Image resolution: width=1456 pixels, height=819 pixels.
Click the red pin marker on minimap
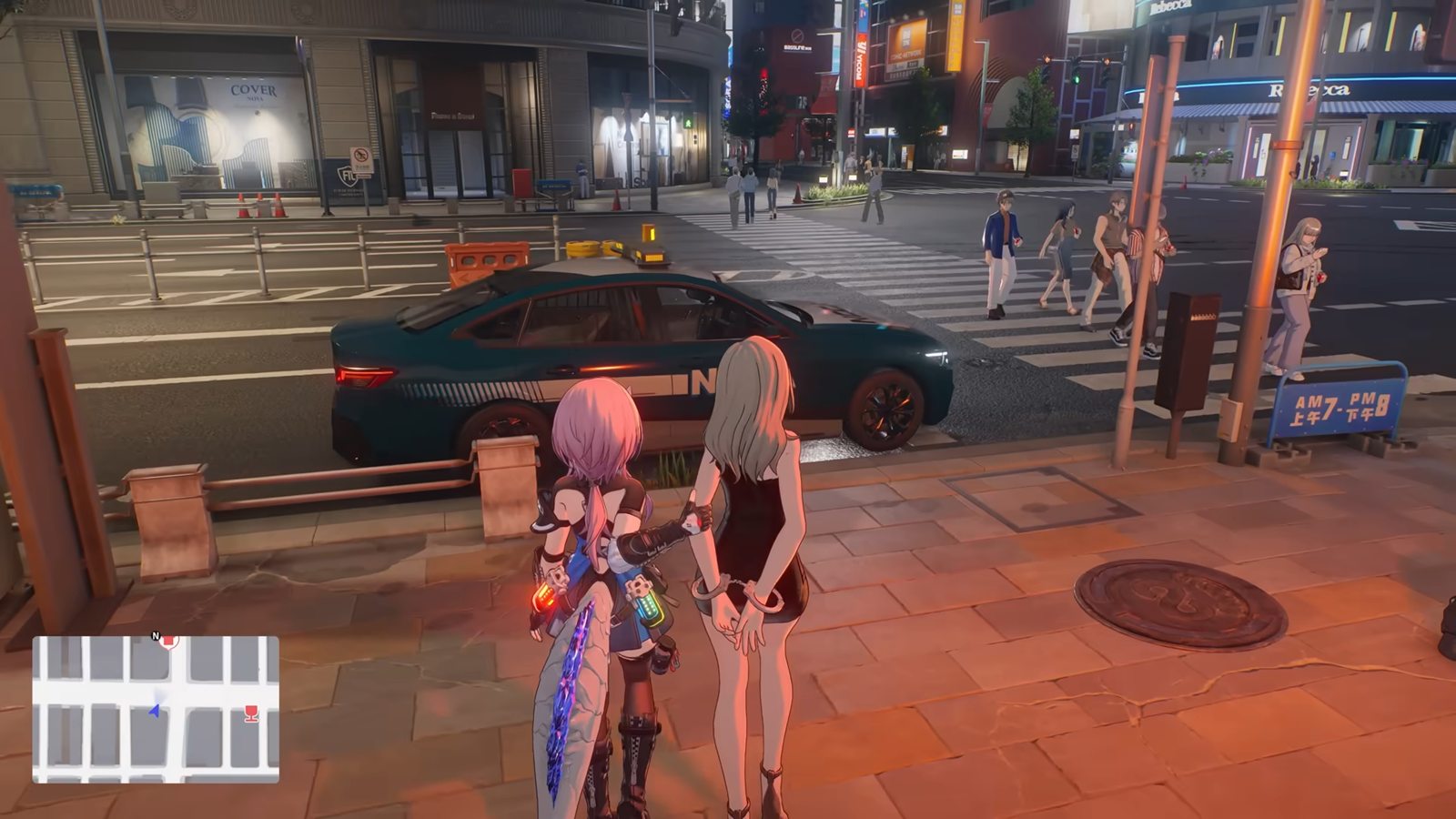coord(168,642)
